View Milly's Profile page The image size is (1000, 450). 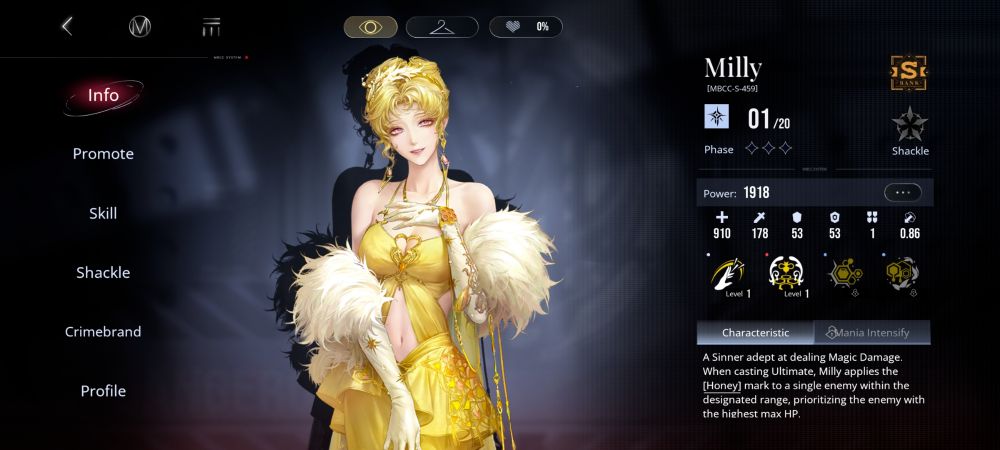(103, 391)
